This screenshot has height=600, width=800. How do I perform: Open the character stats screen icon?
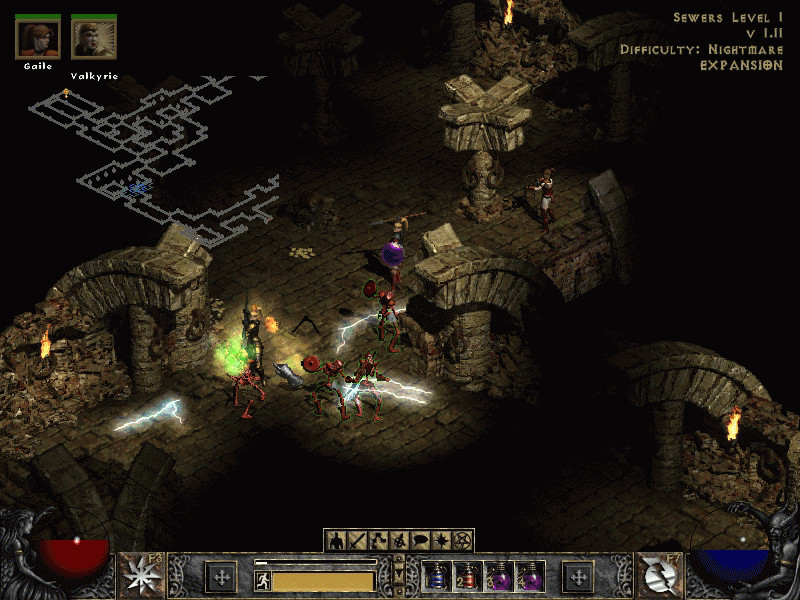tap(338, 541)
